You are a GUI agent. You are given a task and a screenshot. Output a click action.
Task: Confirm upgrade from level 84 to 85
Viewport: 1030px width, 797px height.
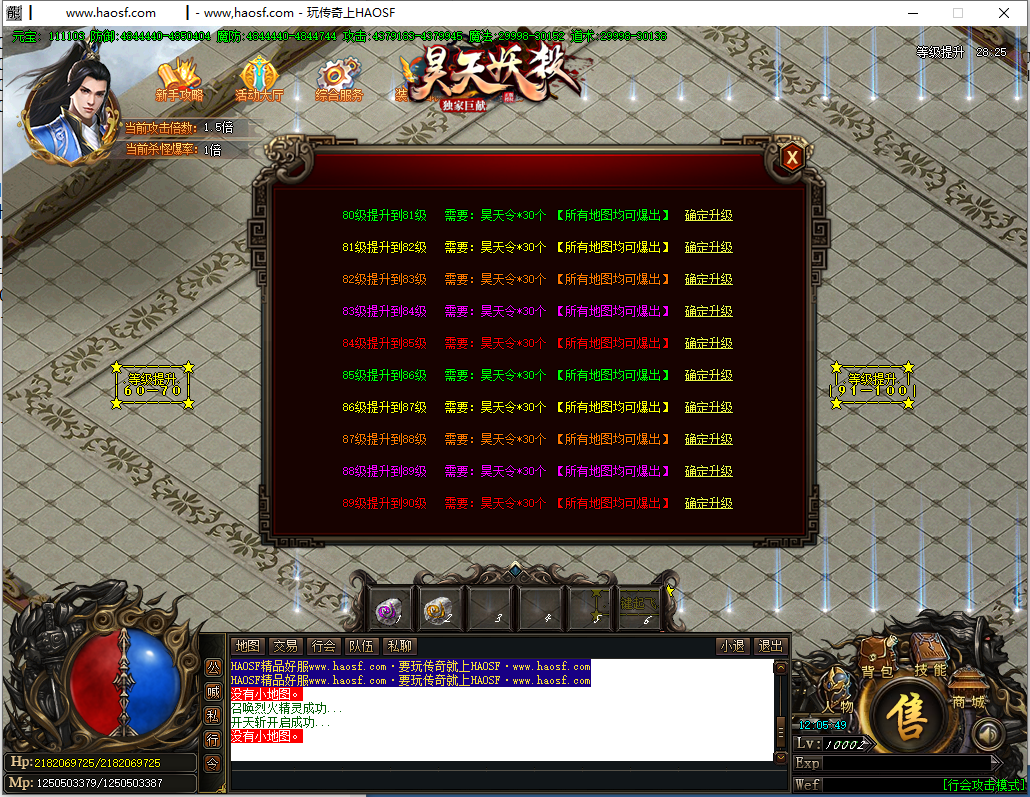click(x=708, y=343)
